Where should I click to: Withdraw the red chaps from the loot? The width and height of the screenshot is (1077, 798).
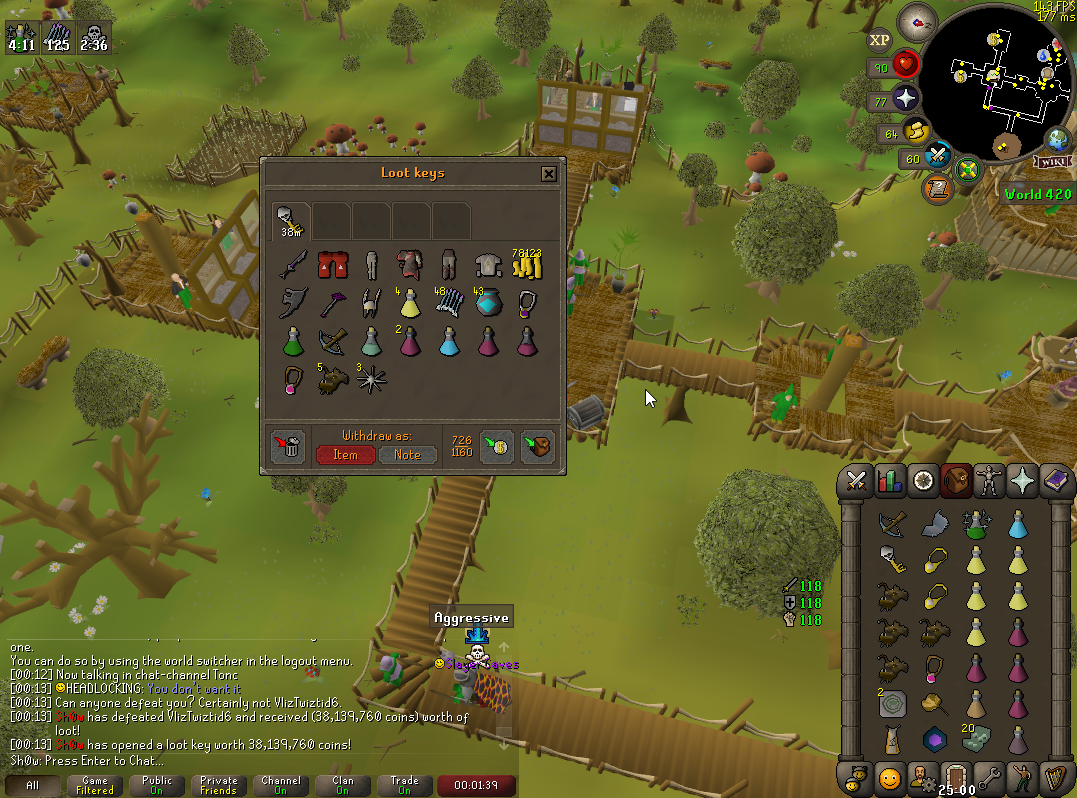pyautogui.click(x=331, y=266)
